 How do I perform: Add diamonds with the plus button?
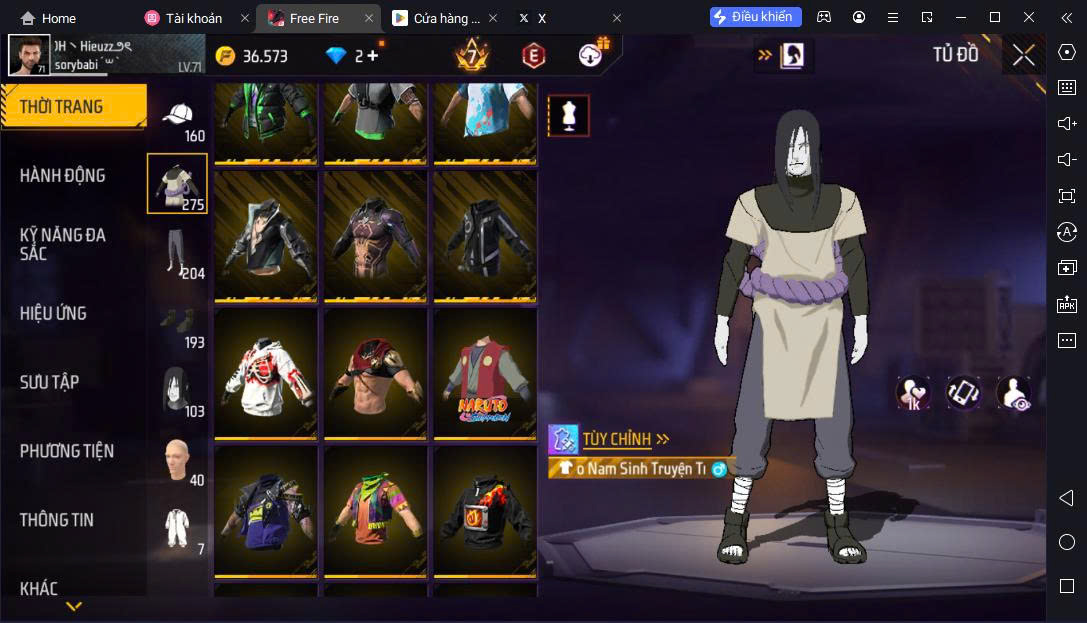pyautogui.click(x=373, y=56)
